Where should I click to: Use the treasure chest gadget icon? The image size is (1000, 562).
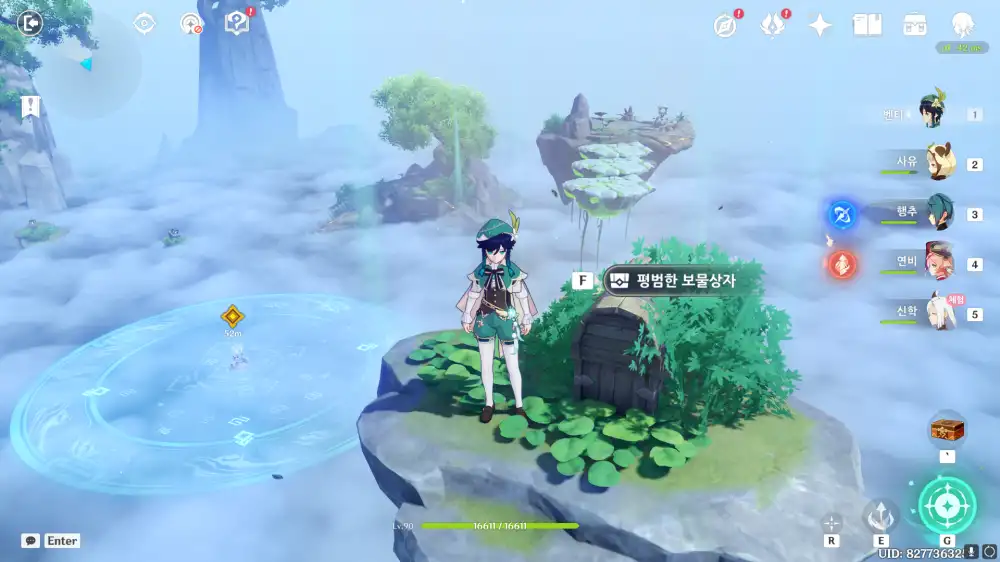(946, 430)
